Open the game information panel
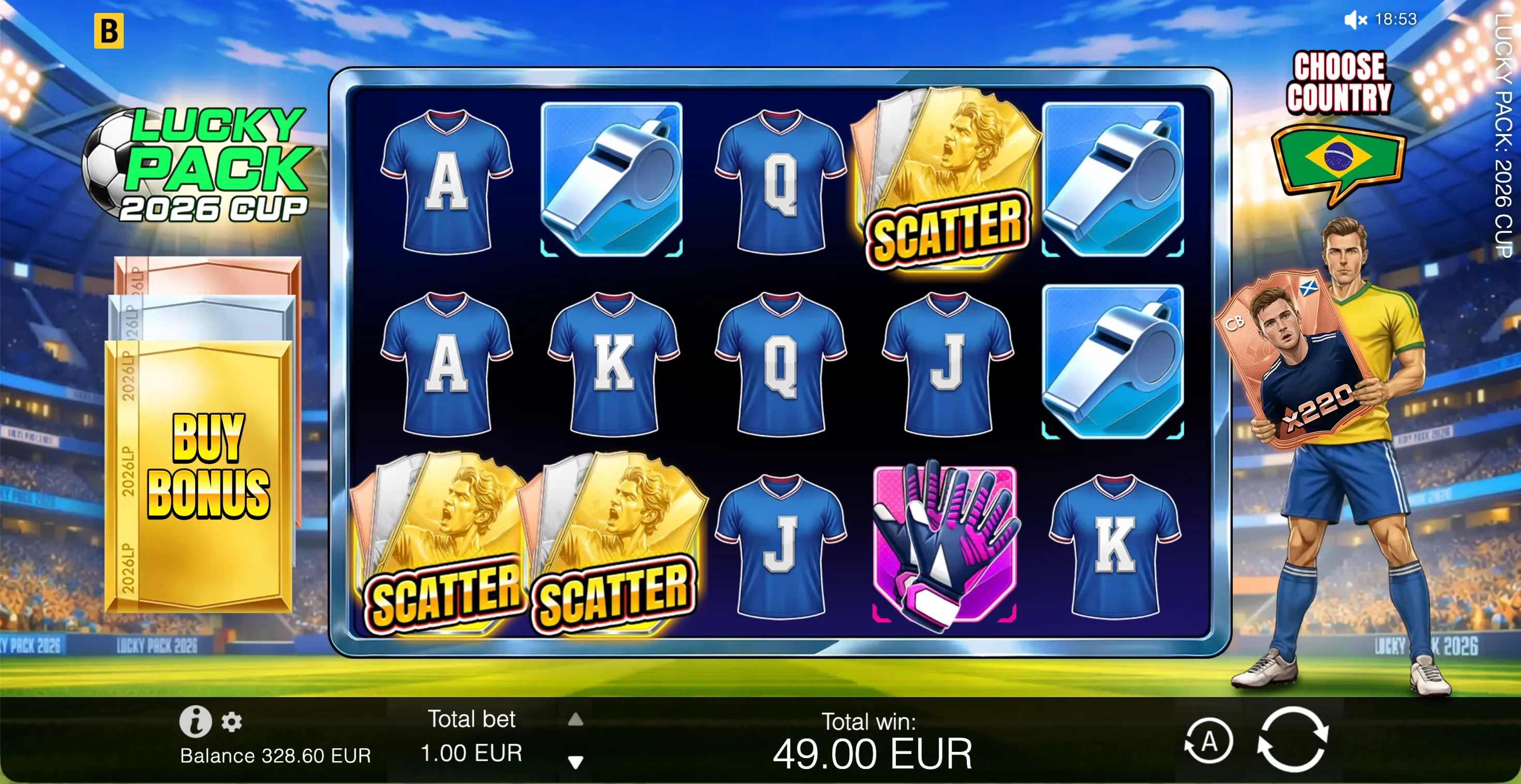Image resolution: width=1521 pixels, height=784 pixels. [x=197, y=721]
